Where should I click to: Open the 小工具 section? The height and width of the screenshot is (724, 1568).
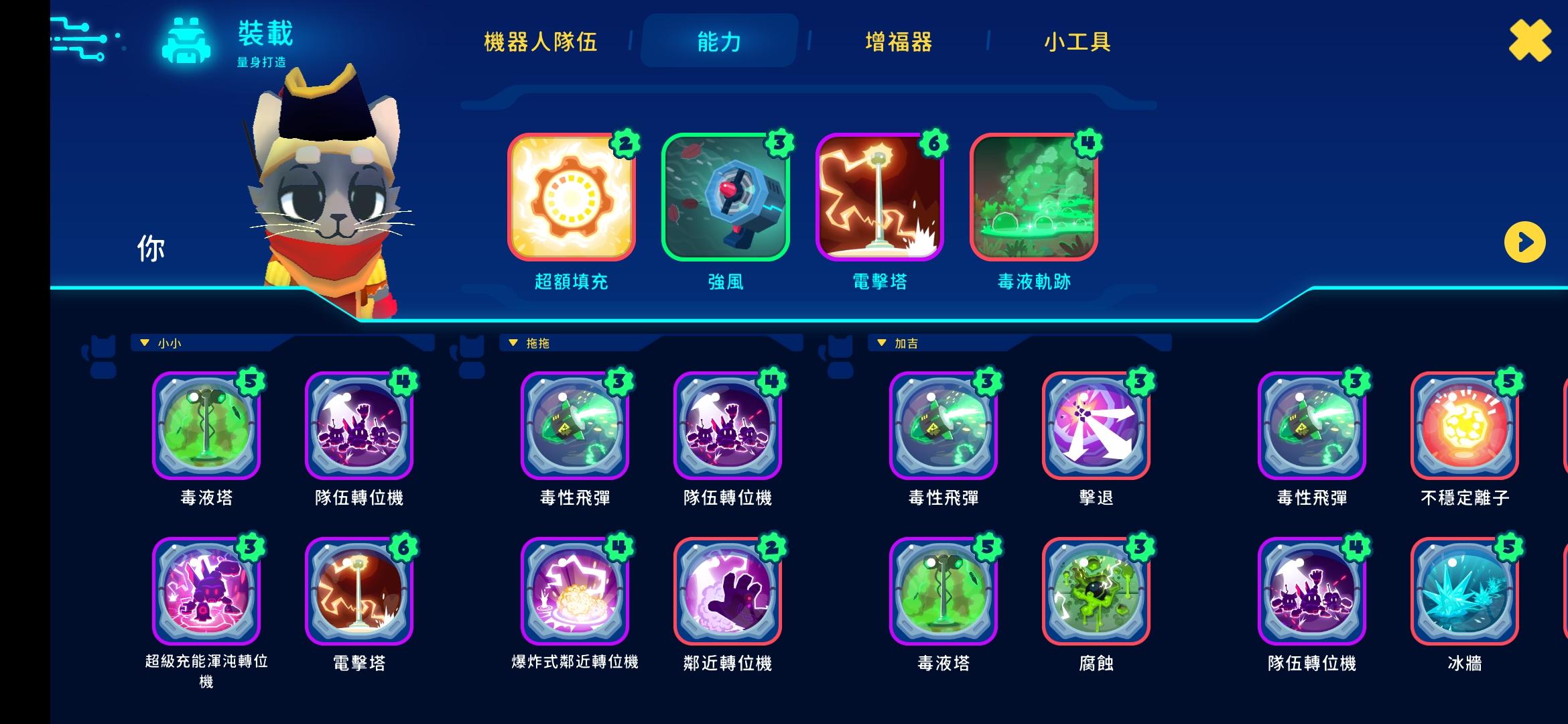1077,42
